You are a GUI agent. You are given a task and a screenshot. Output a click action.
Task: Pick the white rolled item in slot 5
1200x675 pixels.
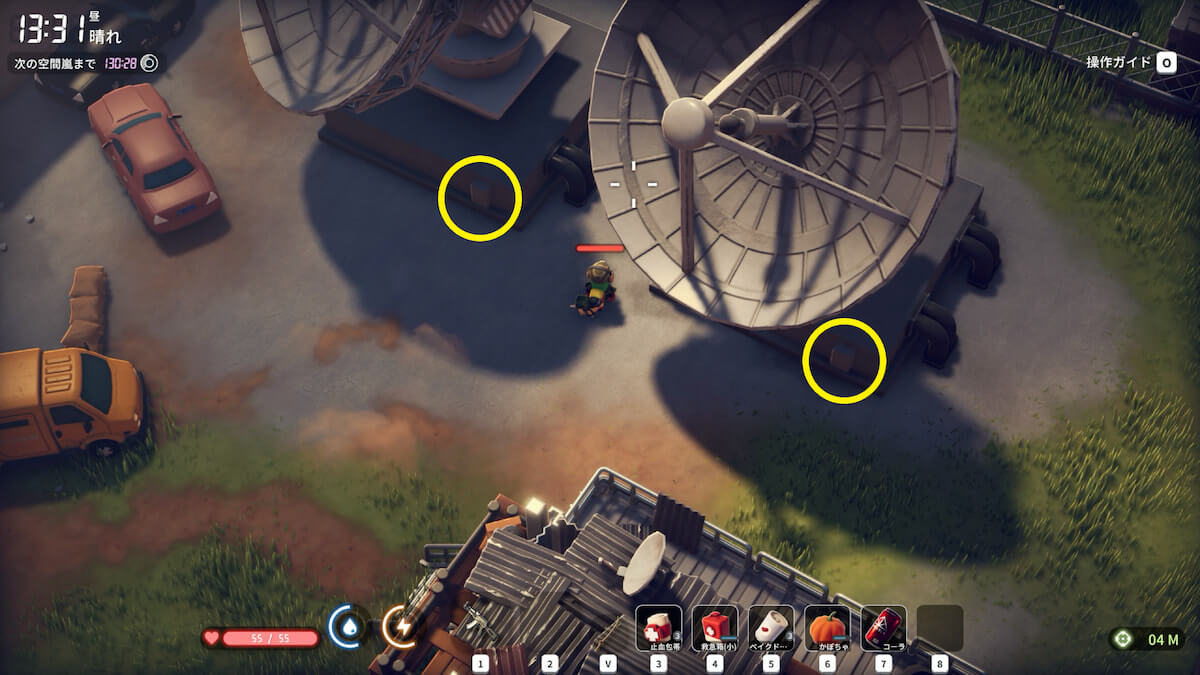(x=771, y=628)
